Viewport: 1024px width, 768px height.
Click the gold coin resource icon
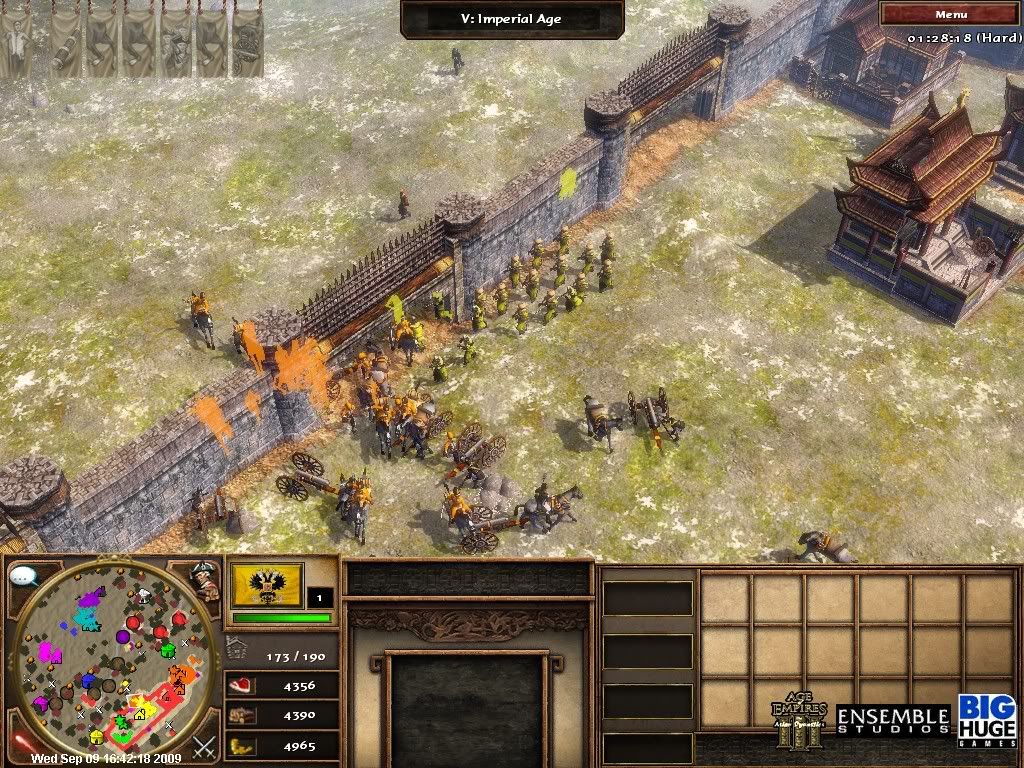242,745
